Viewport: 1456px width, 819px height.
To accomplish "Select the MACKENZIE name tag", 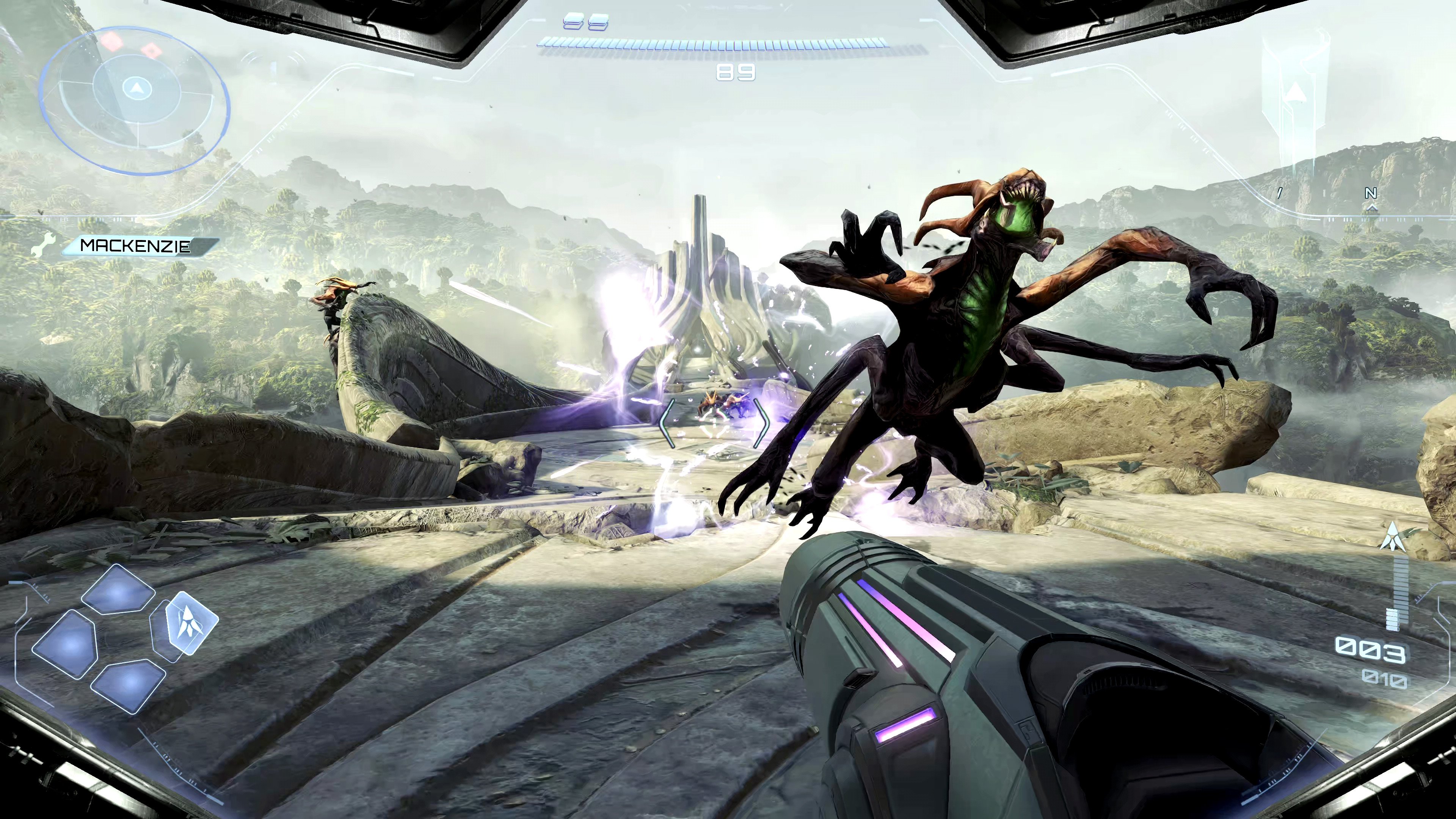I will pyautogui.click(x=136, y=245).
